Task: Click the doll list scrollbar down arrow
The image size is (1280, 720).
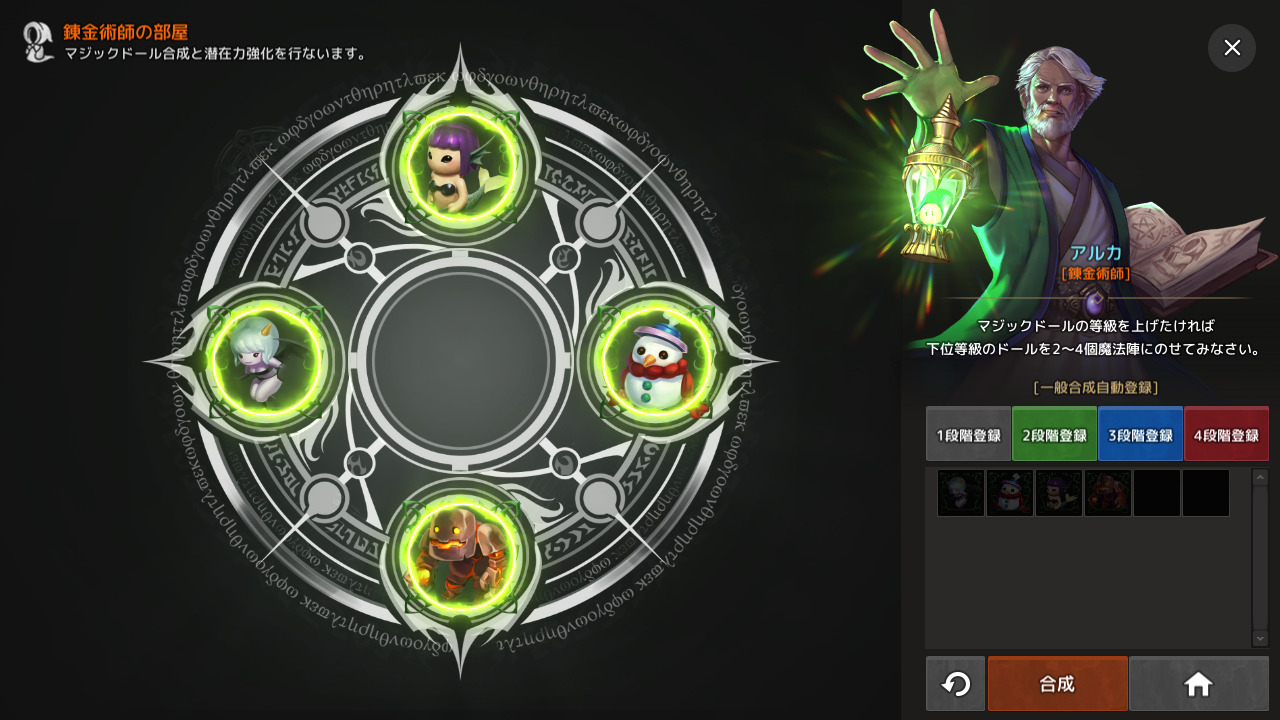Action: click(1260, 638)
